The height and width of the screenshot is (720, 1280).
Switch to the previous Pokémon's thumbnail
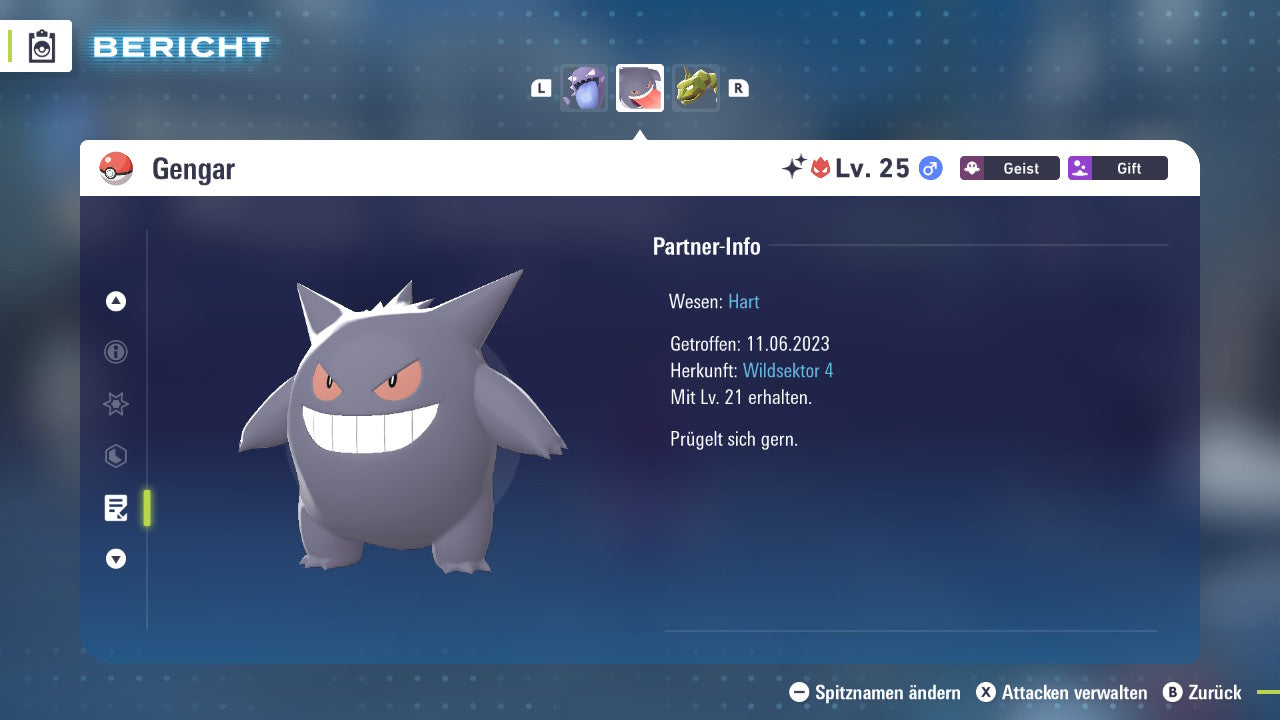pyautogui.click(x=584, y=88)
